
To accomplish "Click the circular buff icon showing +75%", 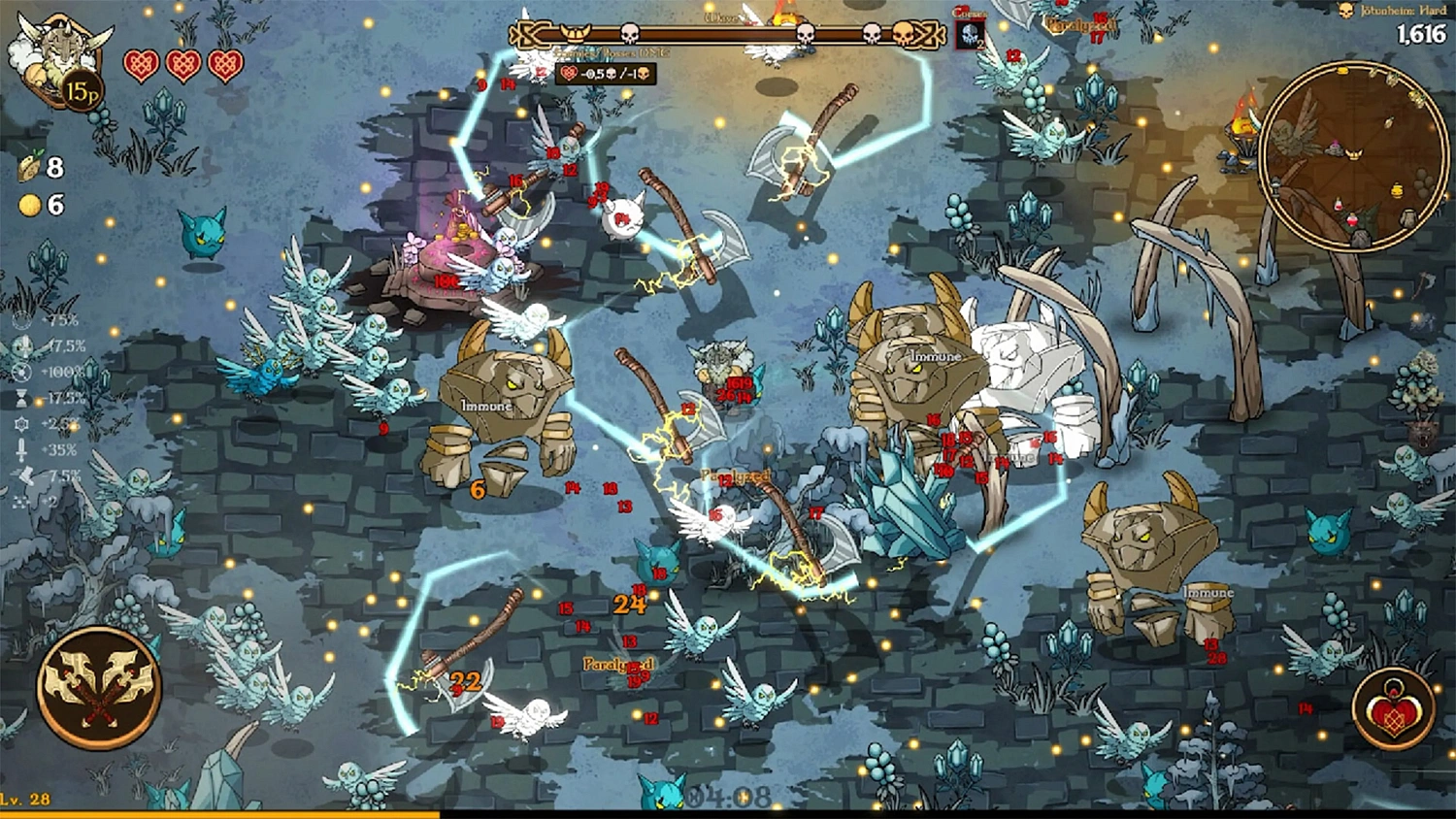I will point(20,319).
